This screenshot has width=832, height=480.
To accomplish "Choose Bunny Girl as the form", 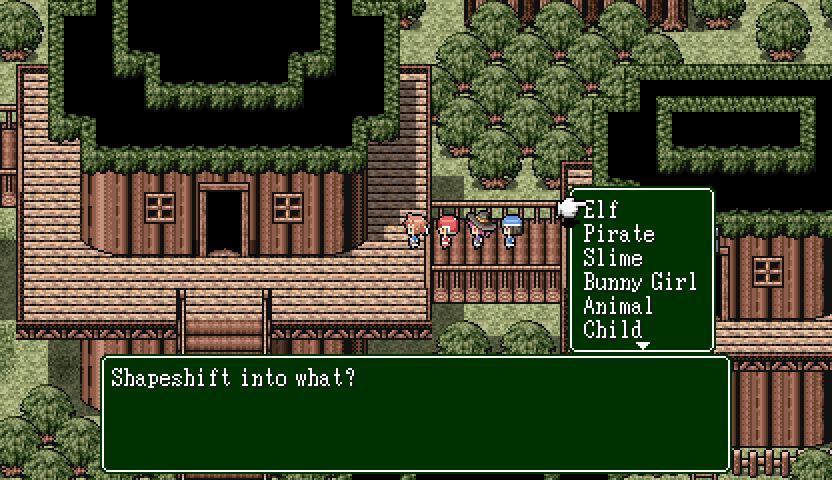I will click(640, 282).
